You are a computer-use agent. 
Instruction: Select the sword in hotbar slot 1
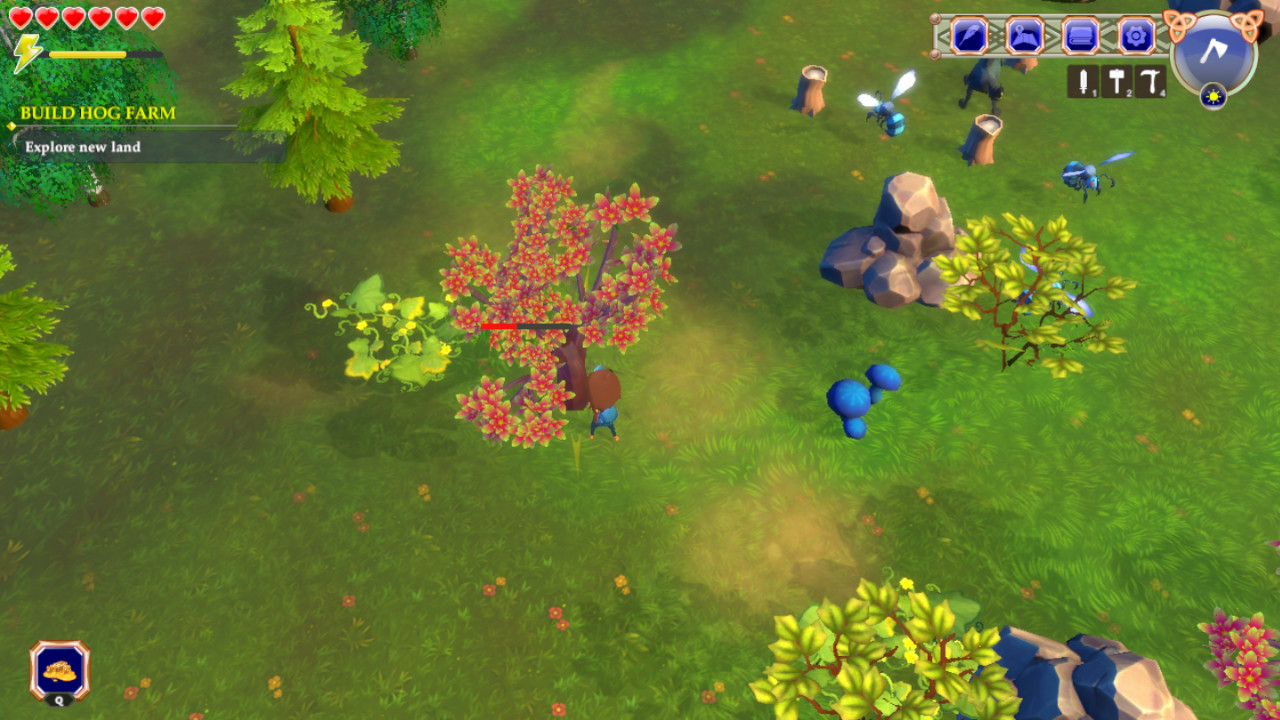coord(1084,80)
